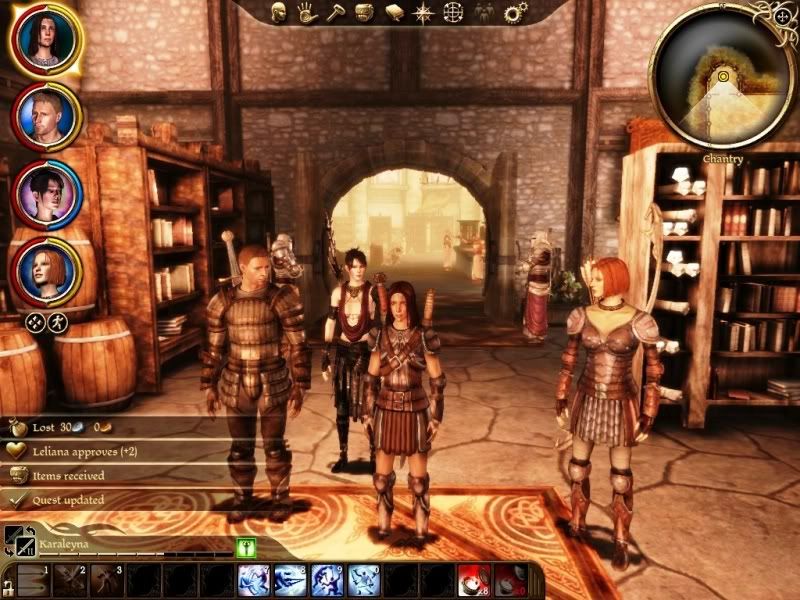
Task: Click the Chantry minimap
Action: [x=719, y=79]
